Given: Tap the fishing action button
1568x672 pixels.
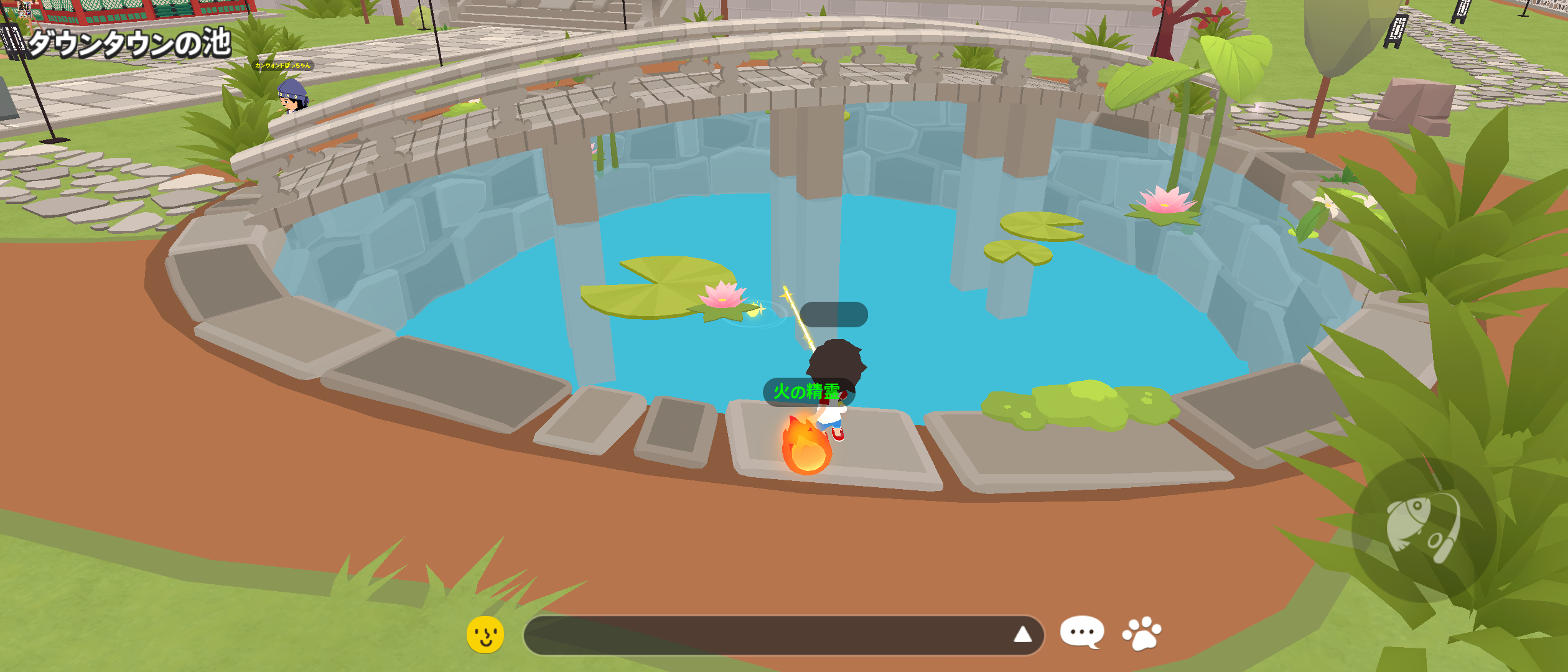Looking at the screenshot, I should 1424,530.
